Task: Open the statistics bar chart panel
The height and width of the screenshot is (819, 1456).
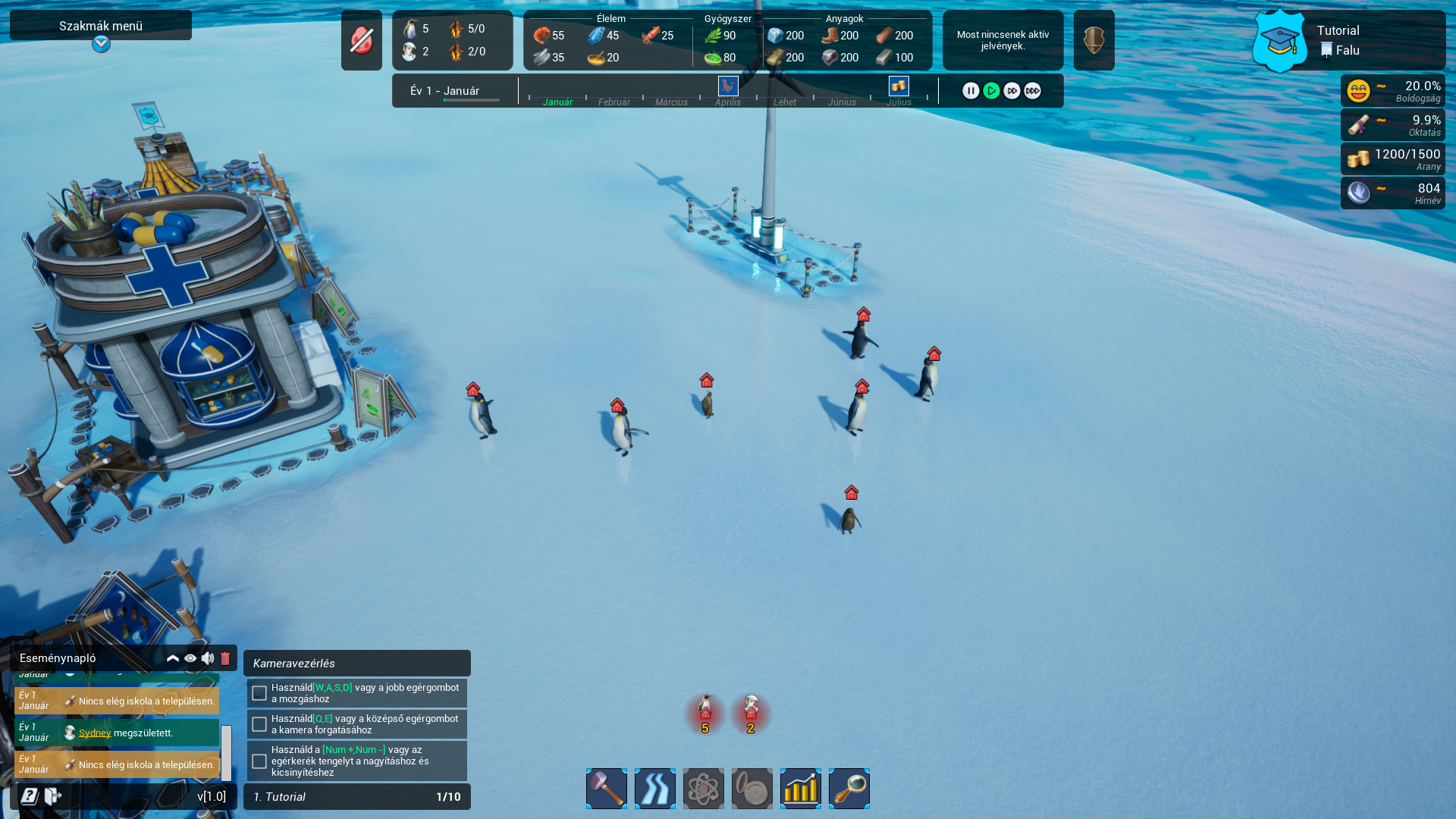Action: pos(801,789)
